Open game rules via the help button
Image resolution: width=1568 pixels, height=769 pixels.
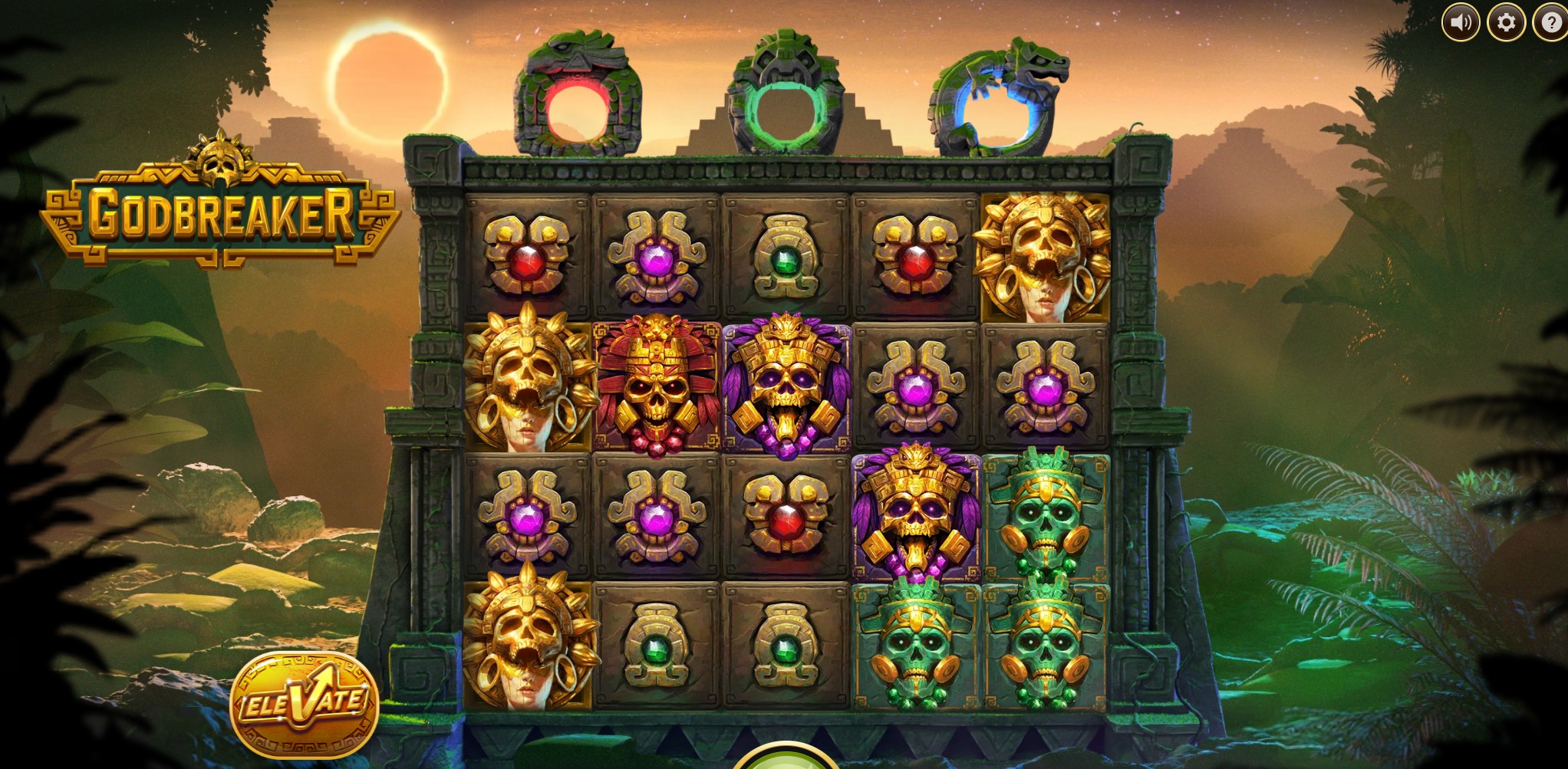[1550, 23]
